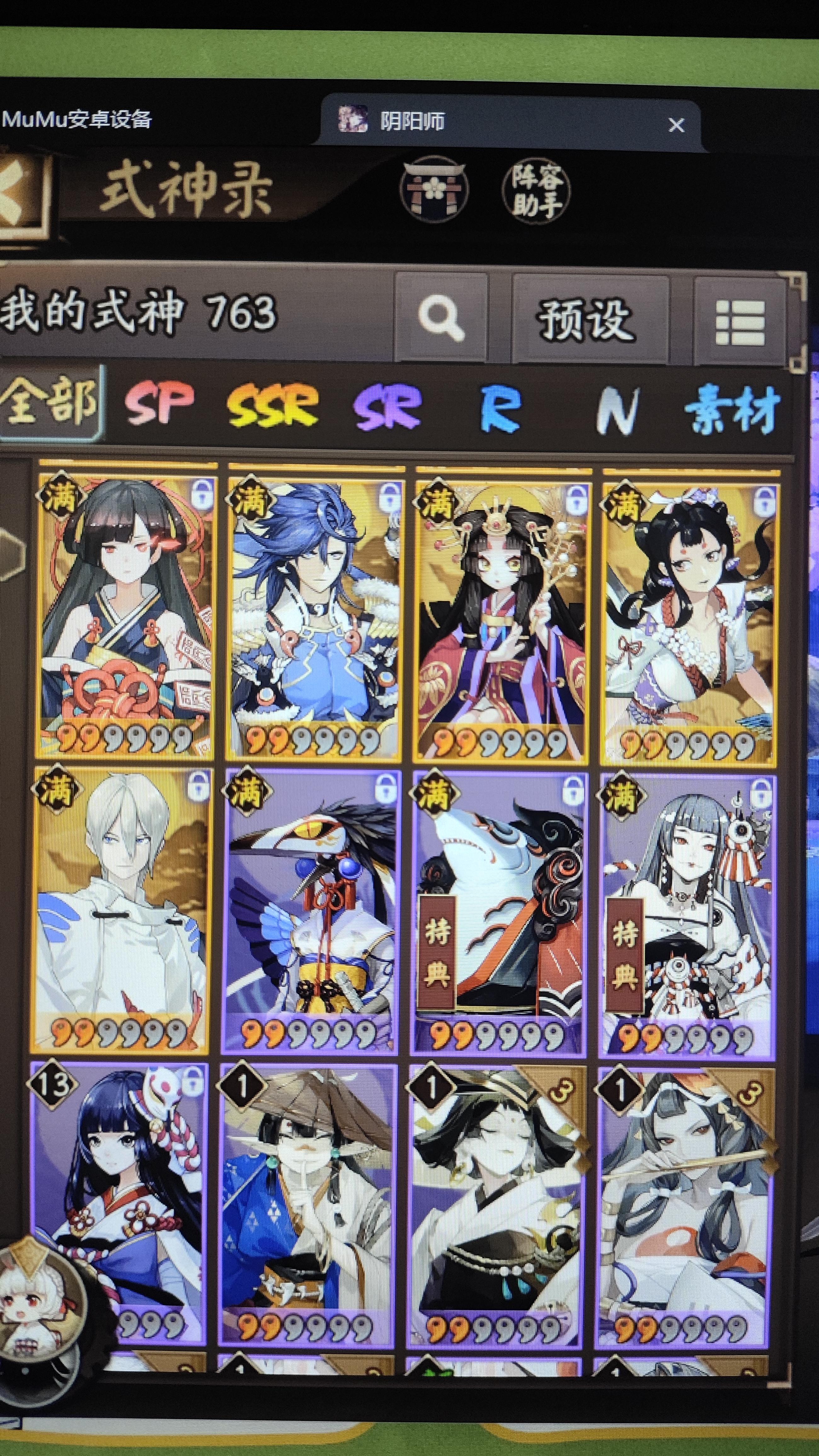Screen dimensions: 819x1456
Task: Click the 预设 presets button
Action: pos(588,319)
